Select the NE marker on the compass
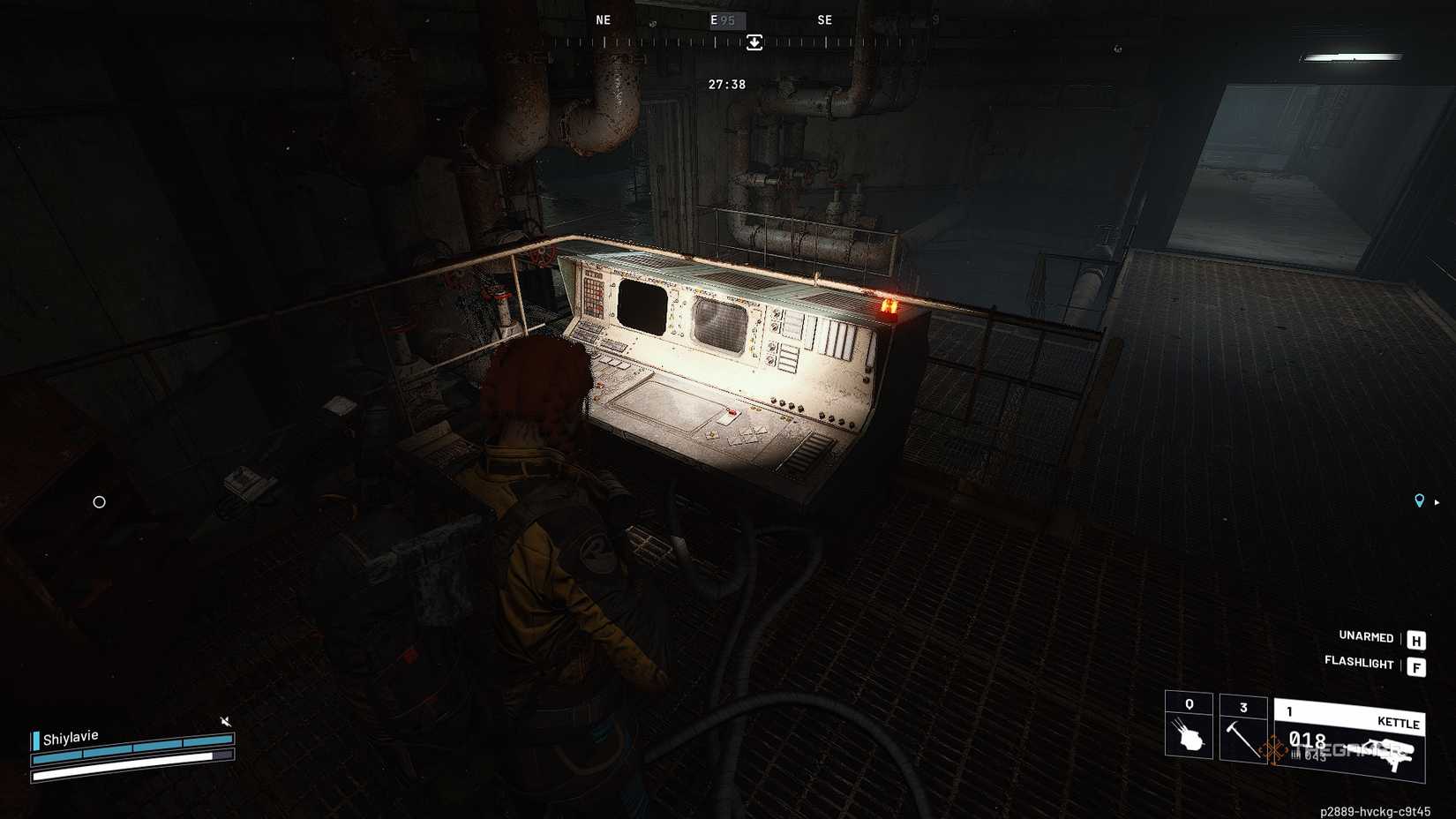1456x819 pixels. click(x=604, y=19)
